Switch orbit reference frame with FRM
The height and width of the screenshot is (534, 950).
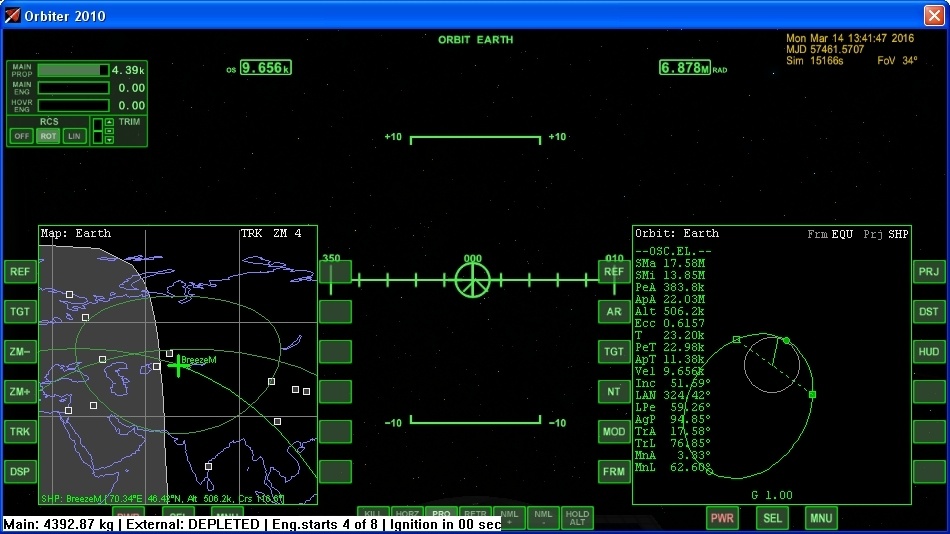614,471
